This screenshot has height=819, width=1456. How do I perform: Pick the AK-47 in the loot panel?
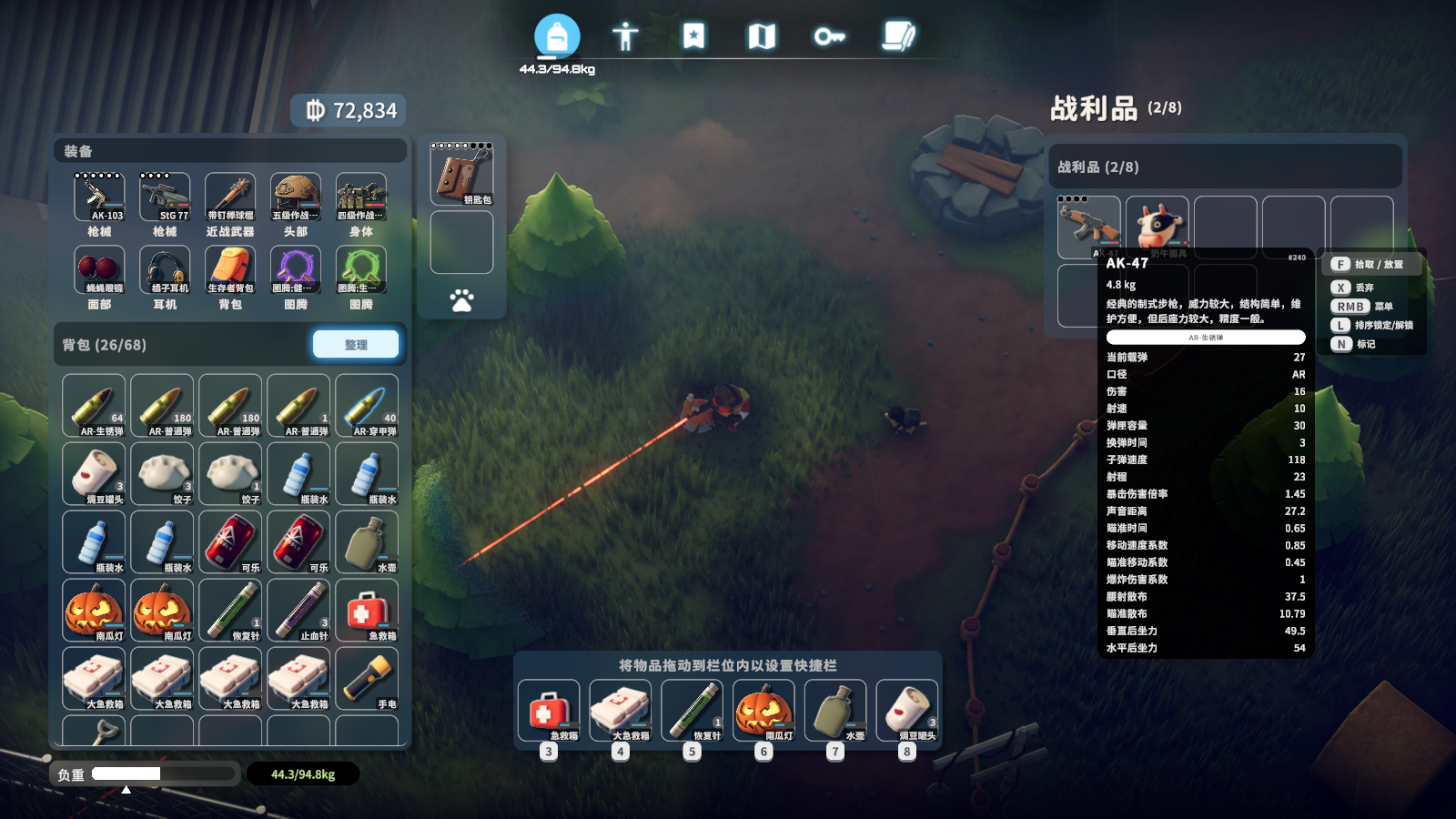[1088, 225]
